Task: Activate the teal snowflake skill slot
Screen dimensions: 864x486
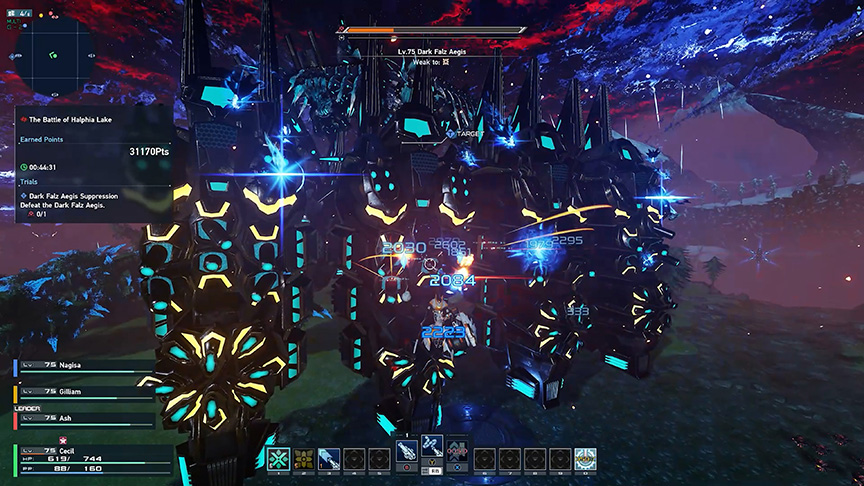Action: (278, 459)
